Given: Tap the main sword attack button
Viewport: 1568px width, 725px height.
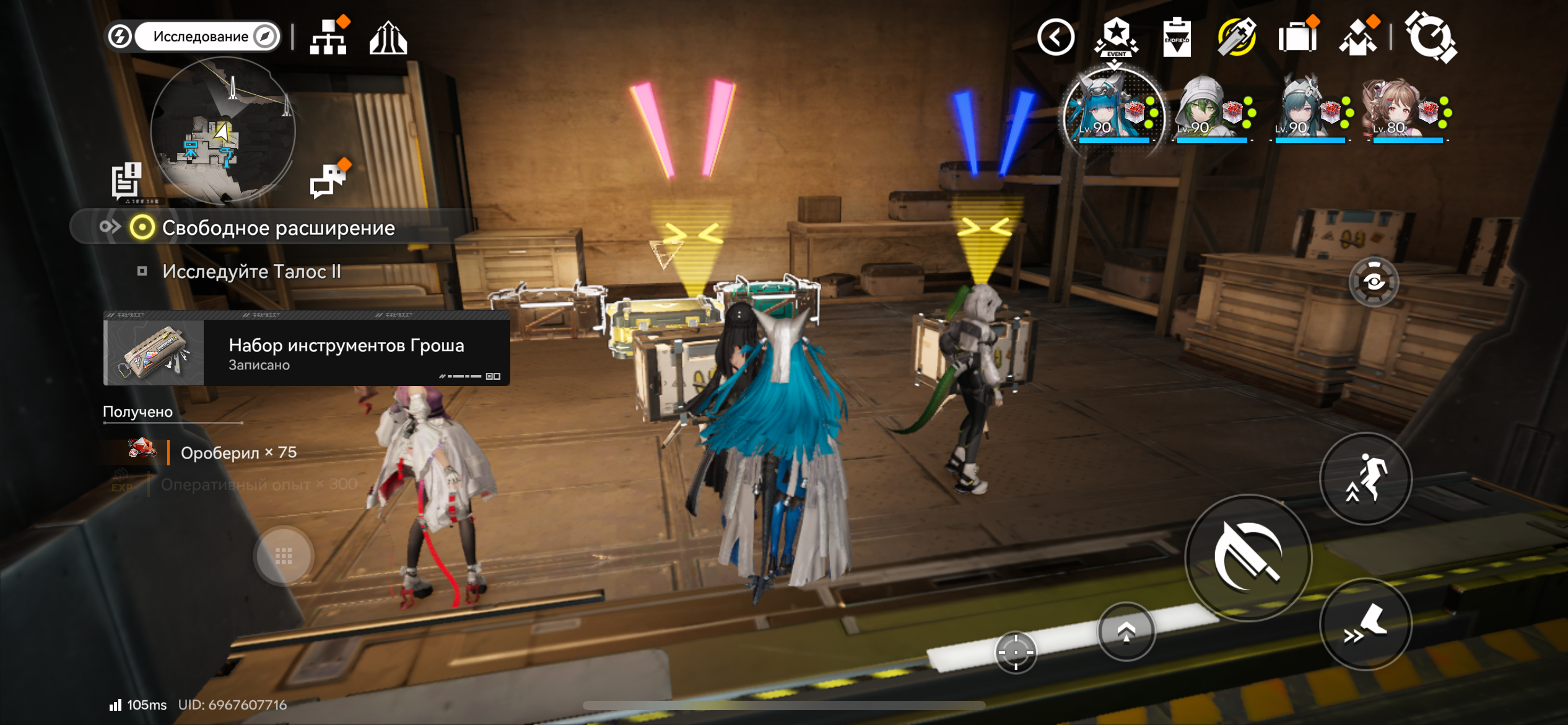Looking at the screenshot, I should point(1248,557).
